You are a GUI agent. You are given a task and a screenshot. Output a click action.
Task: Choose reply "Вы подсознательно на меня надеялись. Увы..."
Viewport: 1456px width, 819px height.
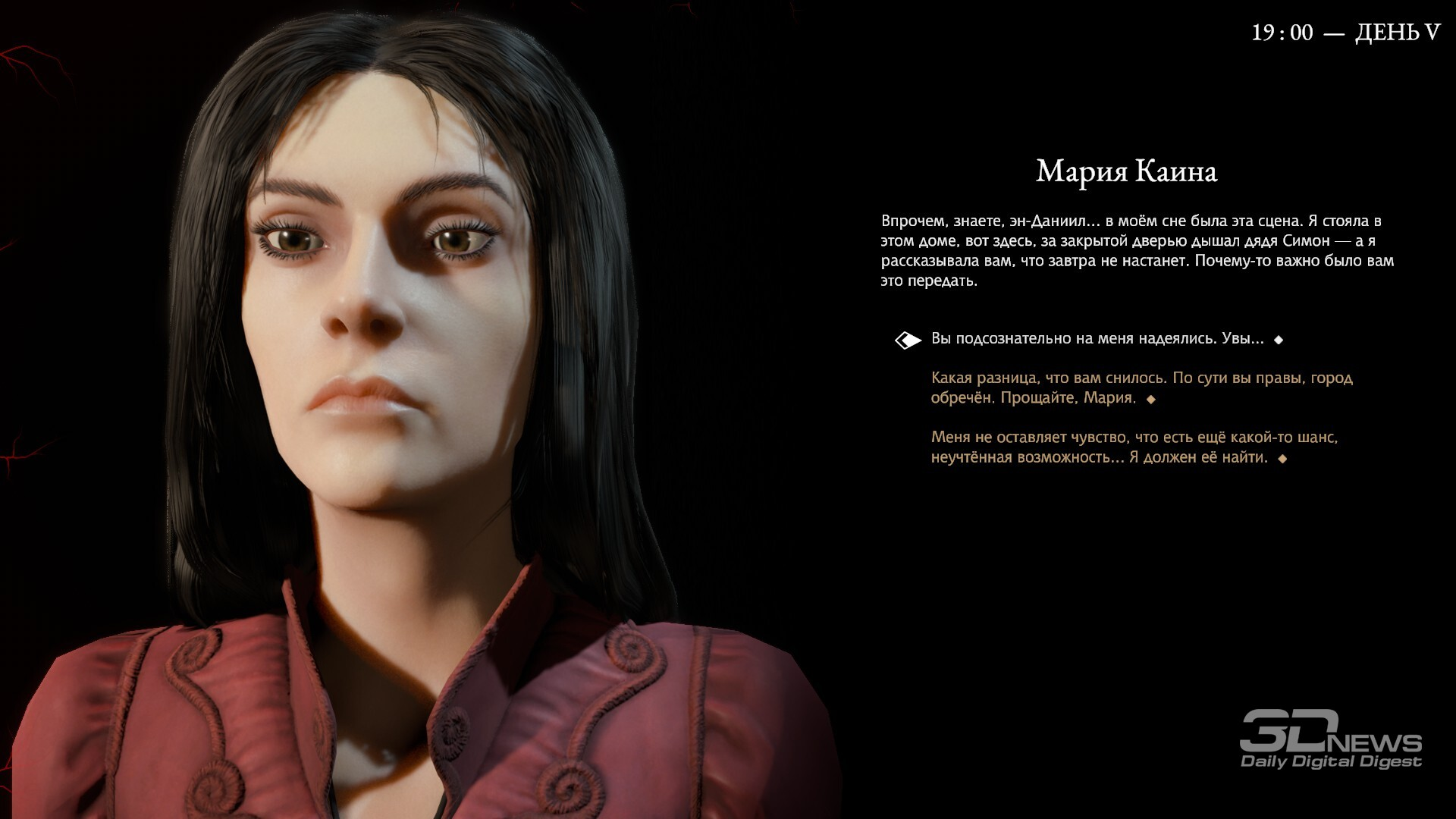coord(1097,339)
